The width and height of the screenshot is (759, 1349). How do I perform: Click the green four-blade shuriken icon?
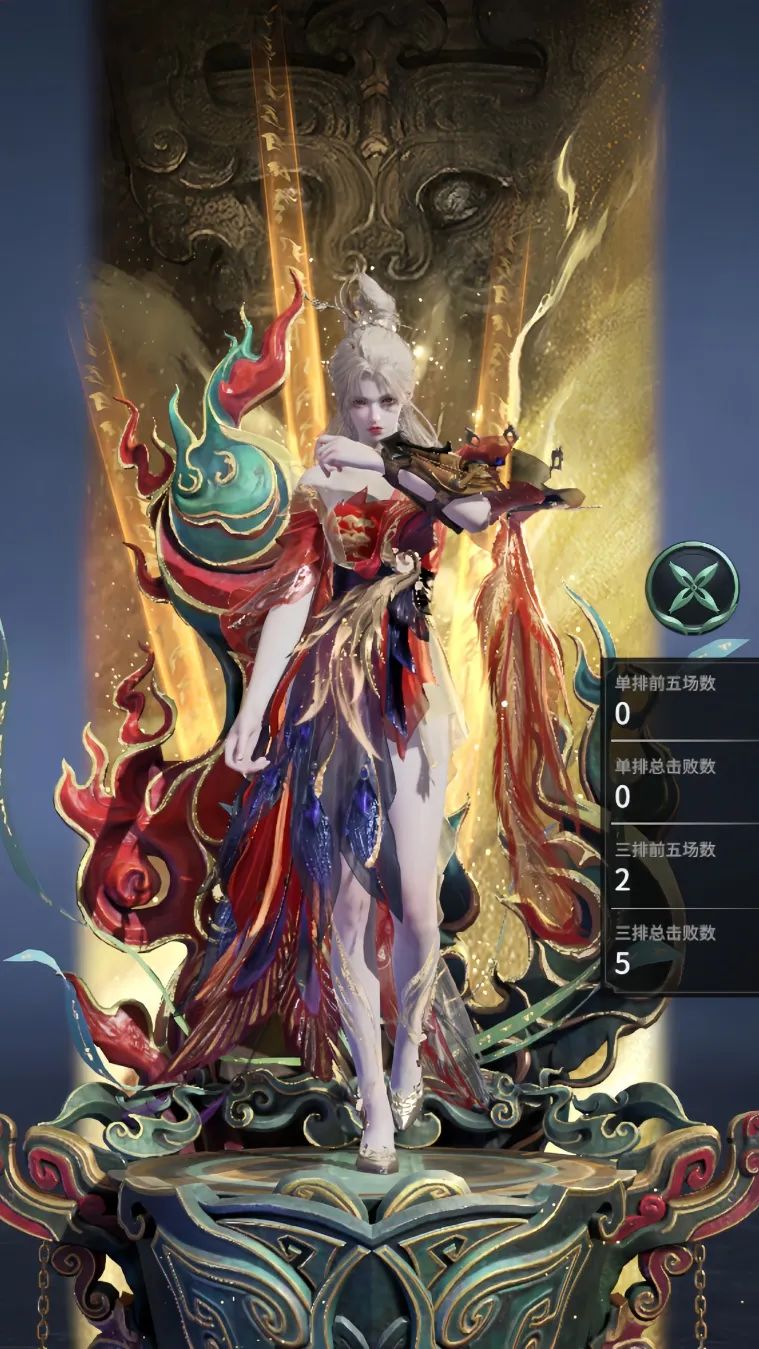(x=692, y=588)
